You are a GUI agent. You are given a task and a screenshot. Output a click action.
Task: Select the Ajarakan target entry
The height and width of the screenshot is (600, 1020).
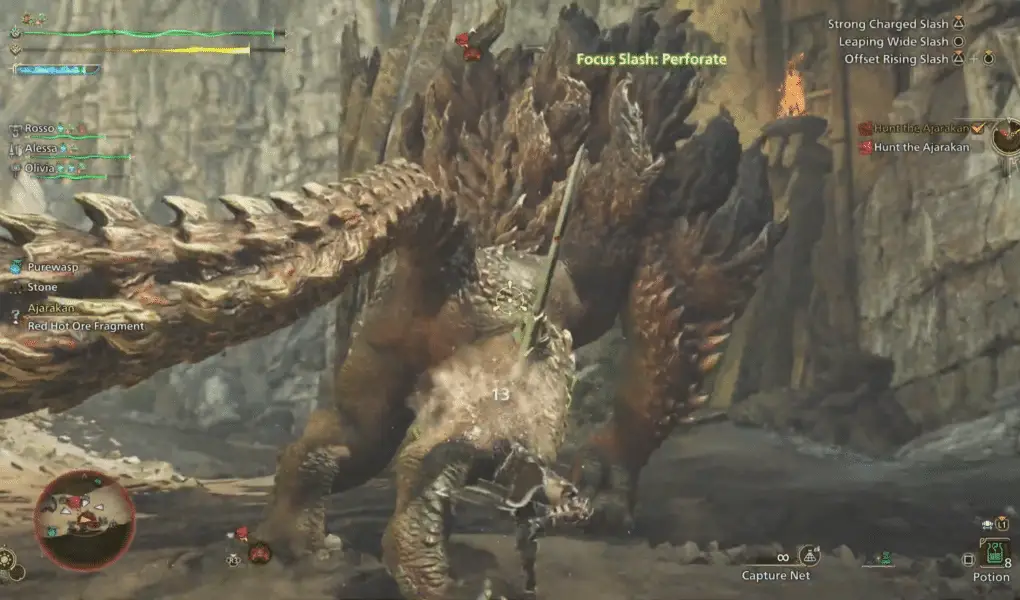(x=53, y=308)
